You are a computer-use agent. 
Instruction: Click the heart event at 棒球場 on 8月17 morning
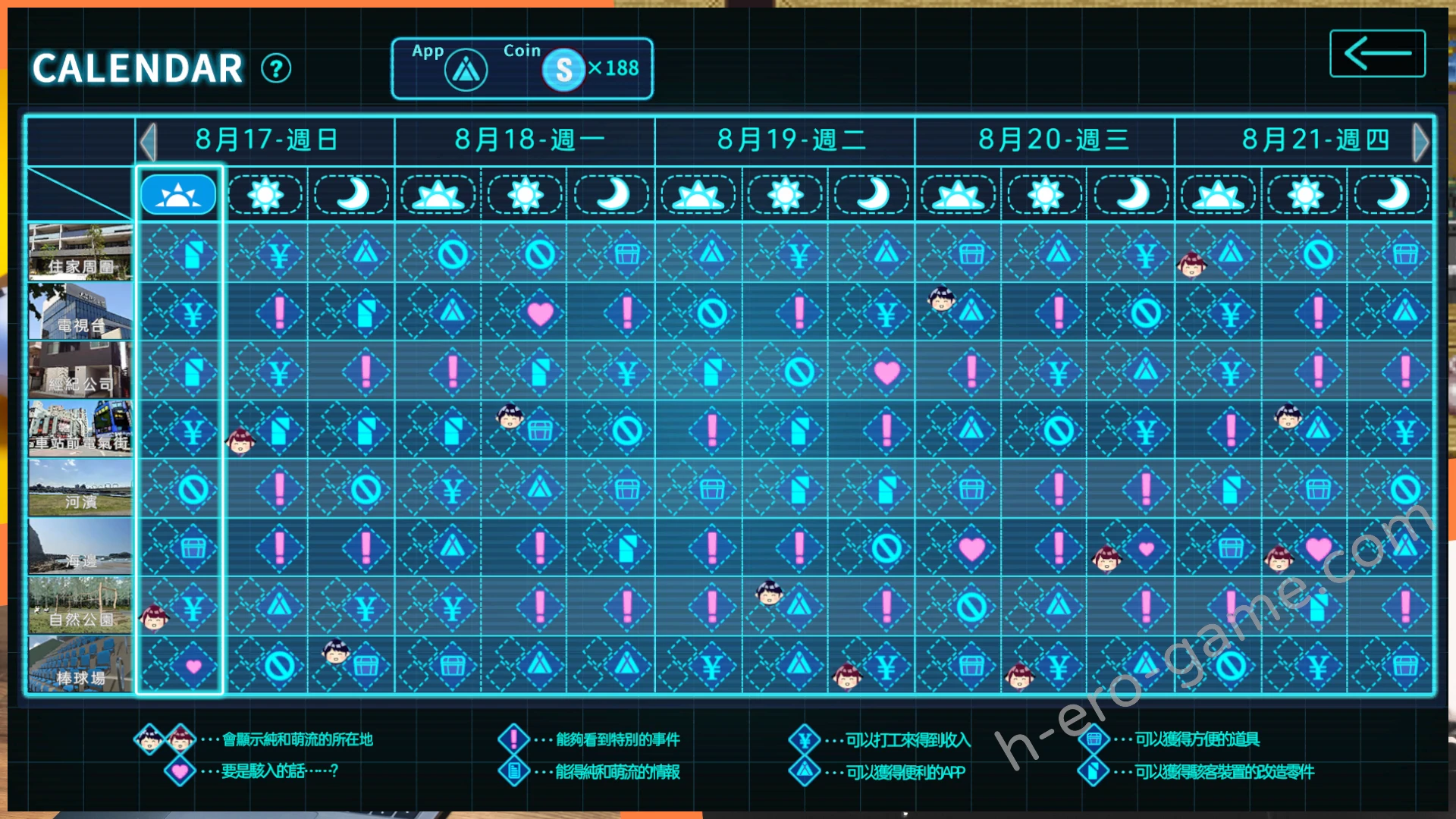tap(193, 667)
